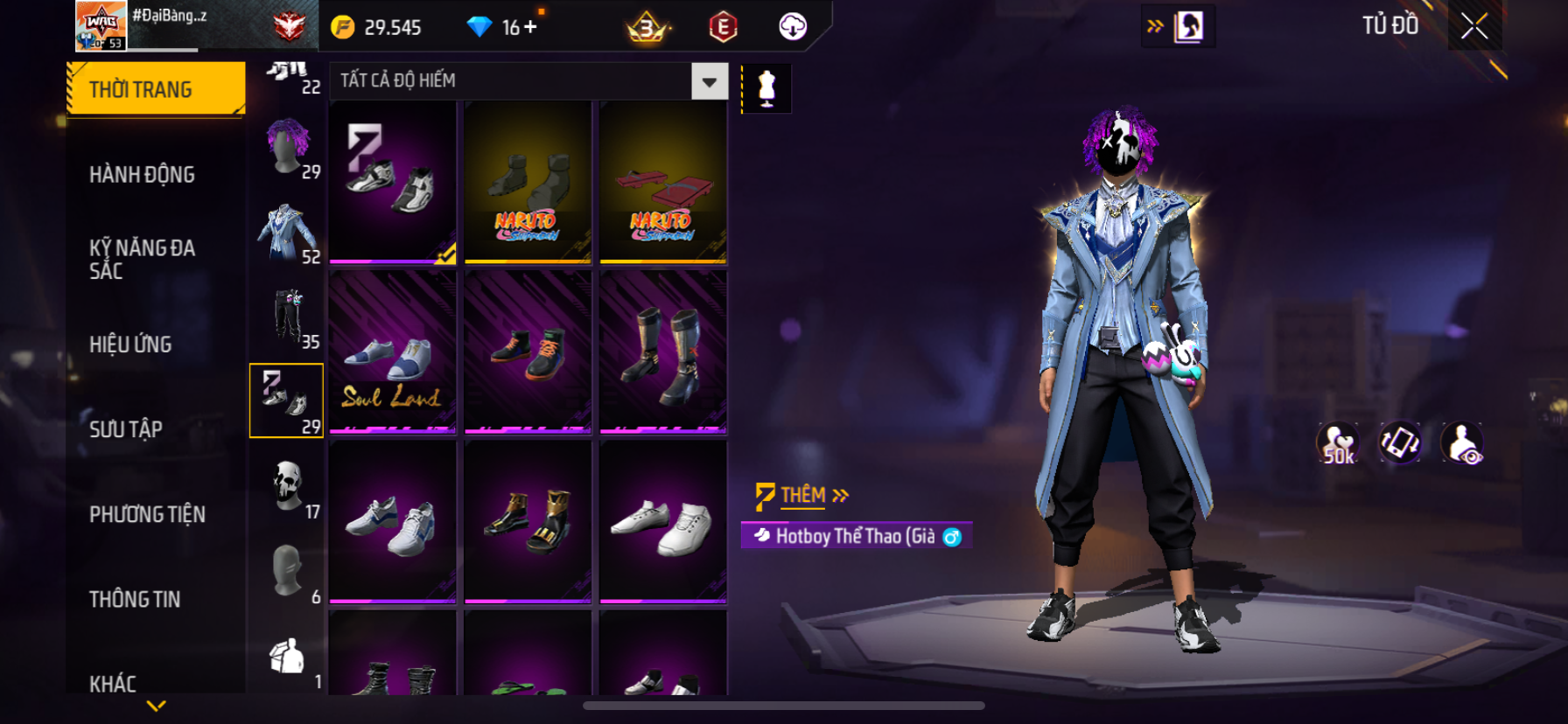
Task: Equip the black Naruto Shippuden sandals
Action: tap(528, 183)
